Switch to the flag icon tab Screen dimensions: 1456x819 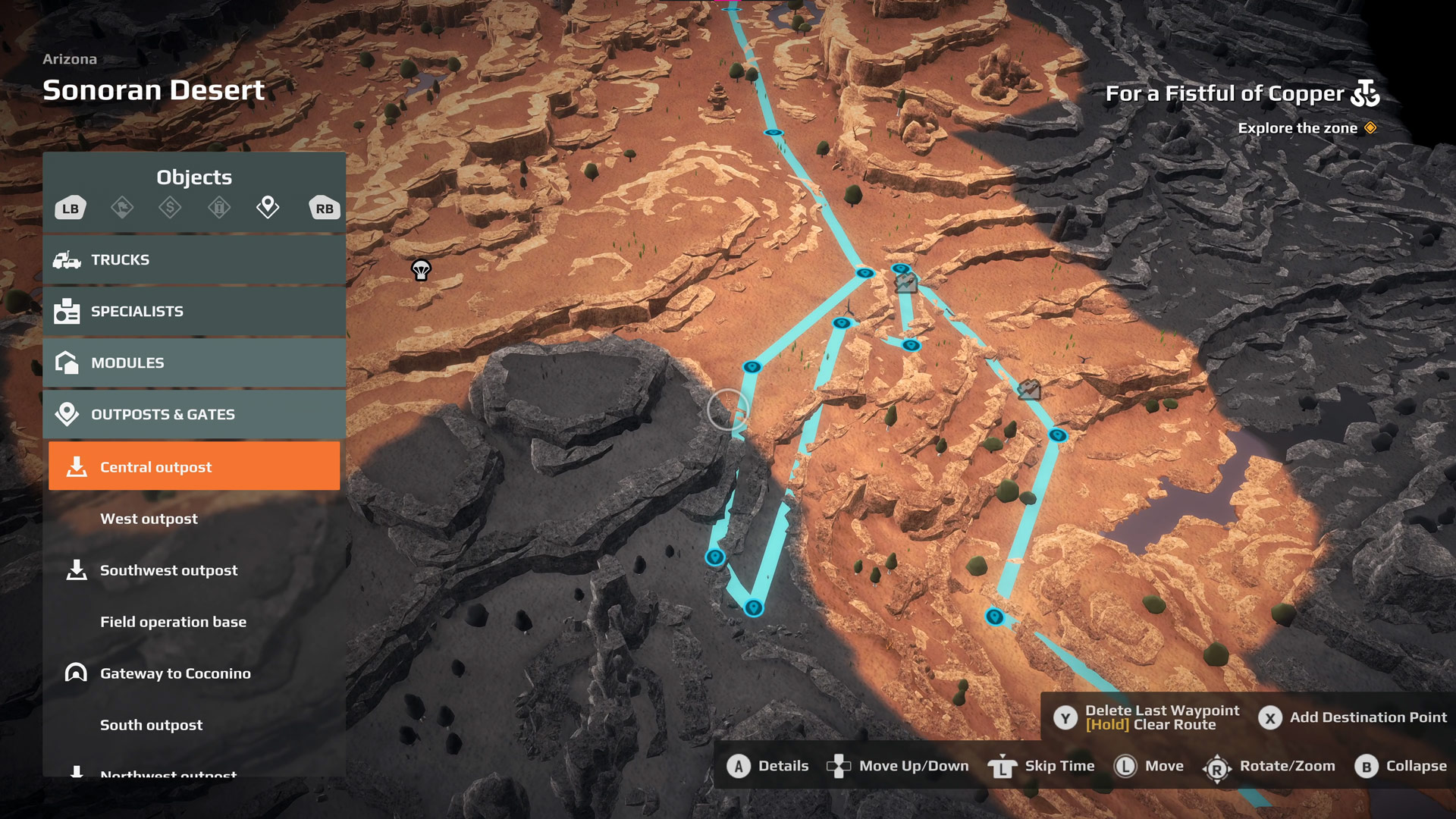coord(122,207)
